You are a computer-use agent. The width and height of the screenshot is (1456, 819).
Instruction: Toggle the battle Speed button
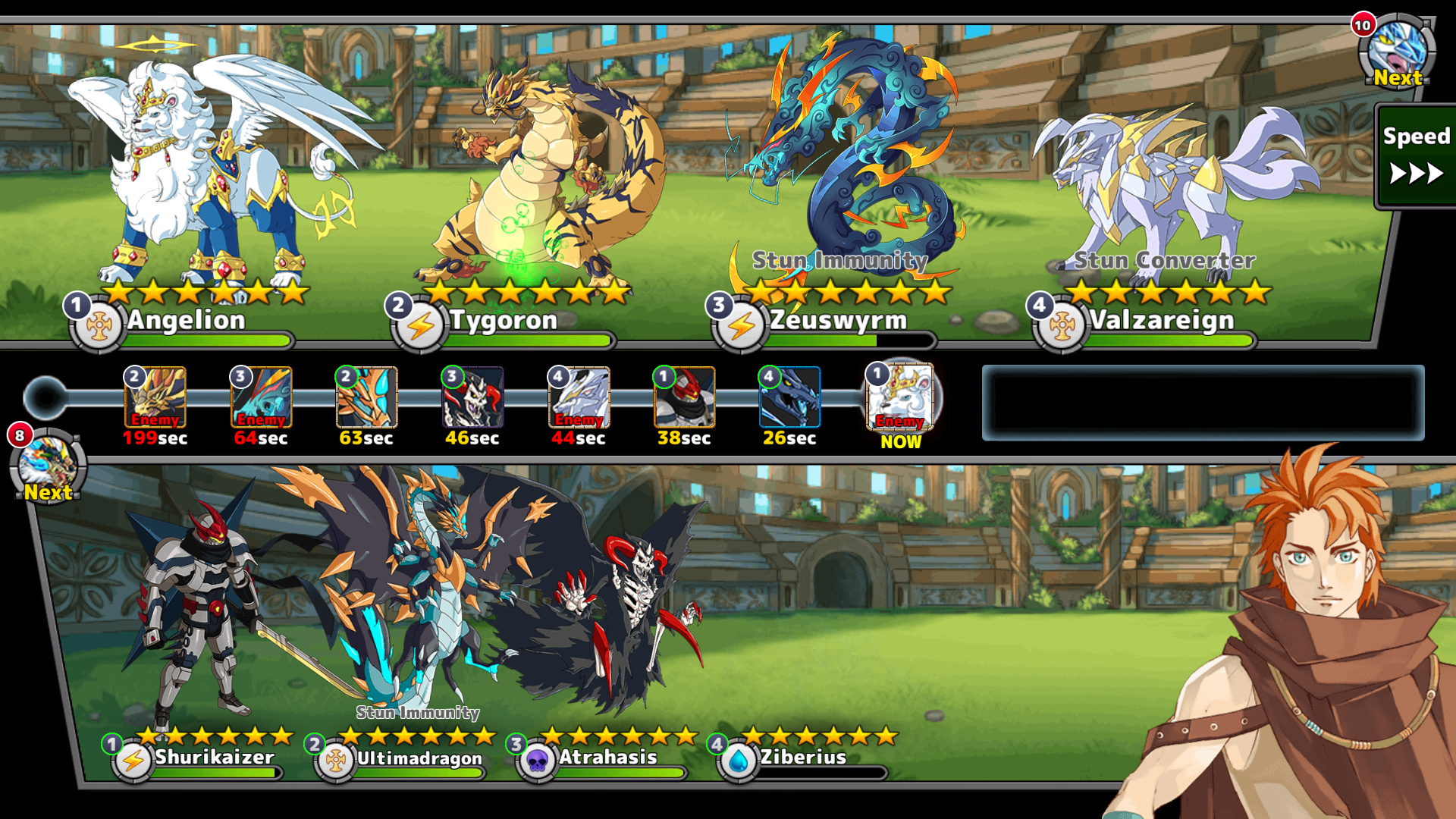(1415, 156)
